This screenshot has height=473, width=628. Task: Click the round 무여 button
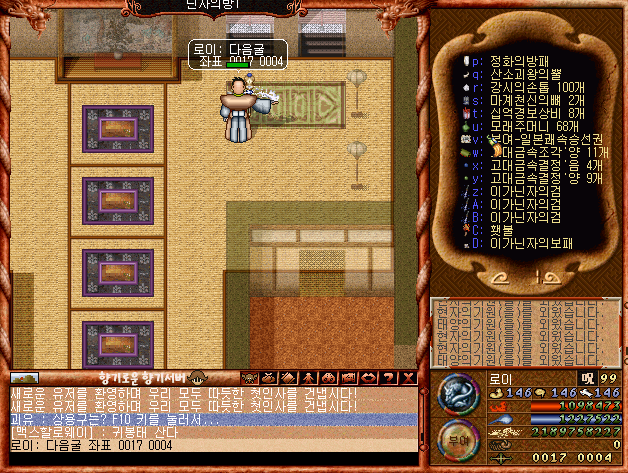[x=458, y=438]
